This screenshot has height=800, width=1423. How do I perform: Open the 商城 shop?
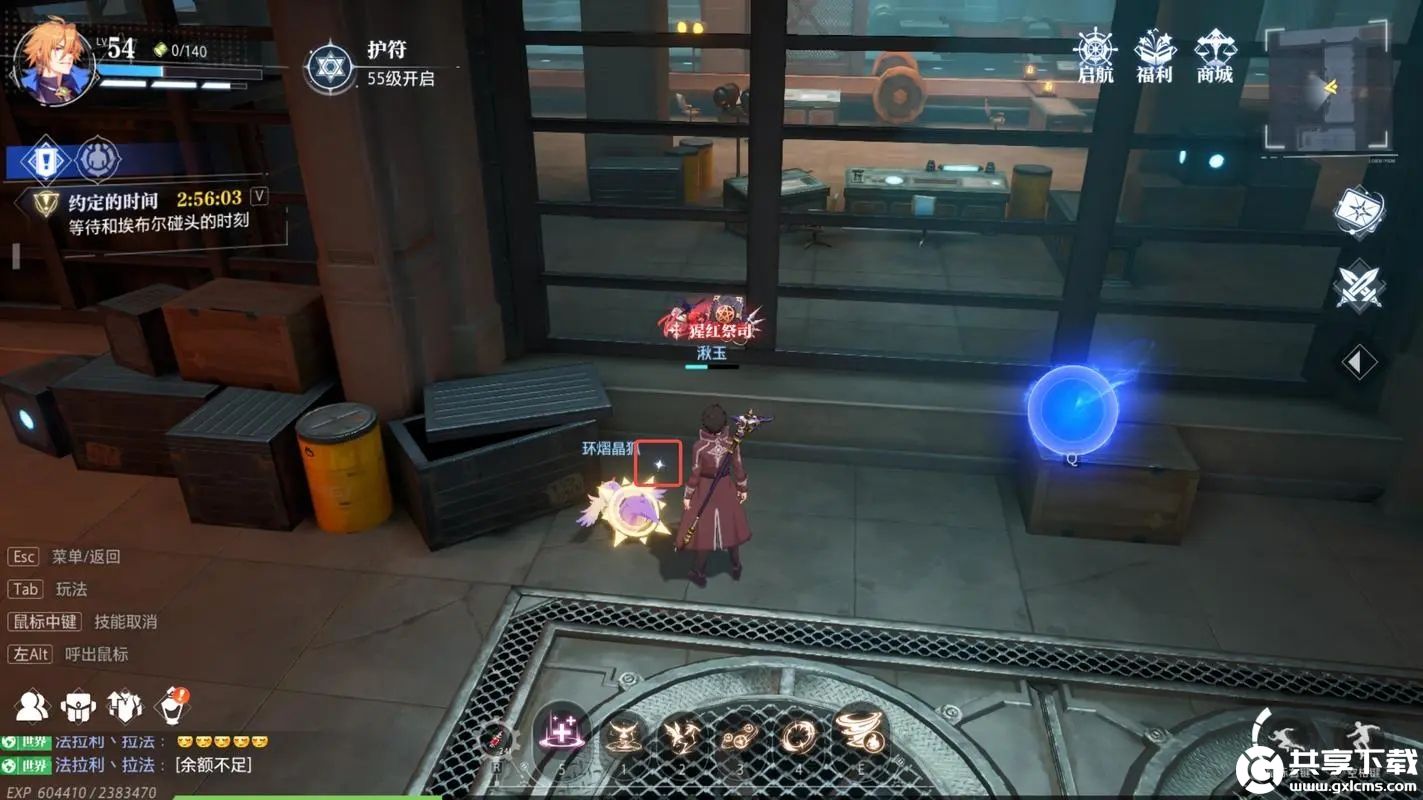coord(1214,55)
